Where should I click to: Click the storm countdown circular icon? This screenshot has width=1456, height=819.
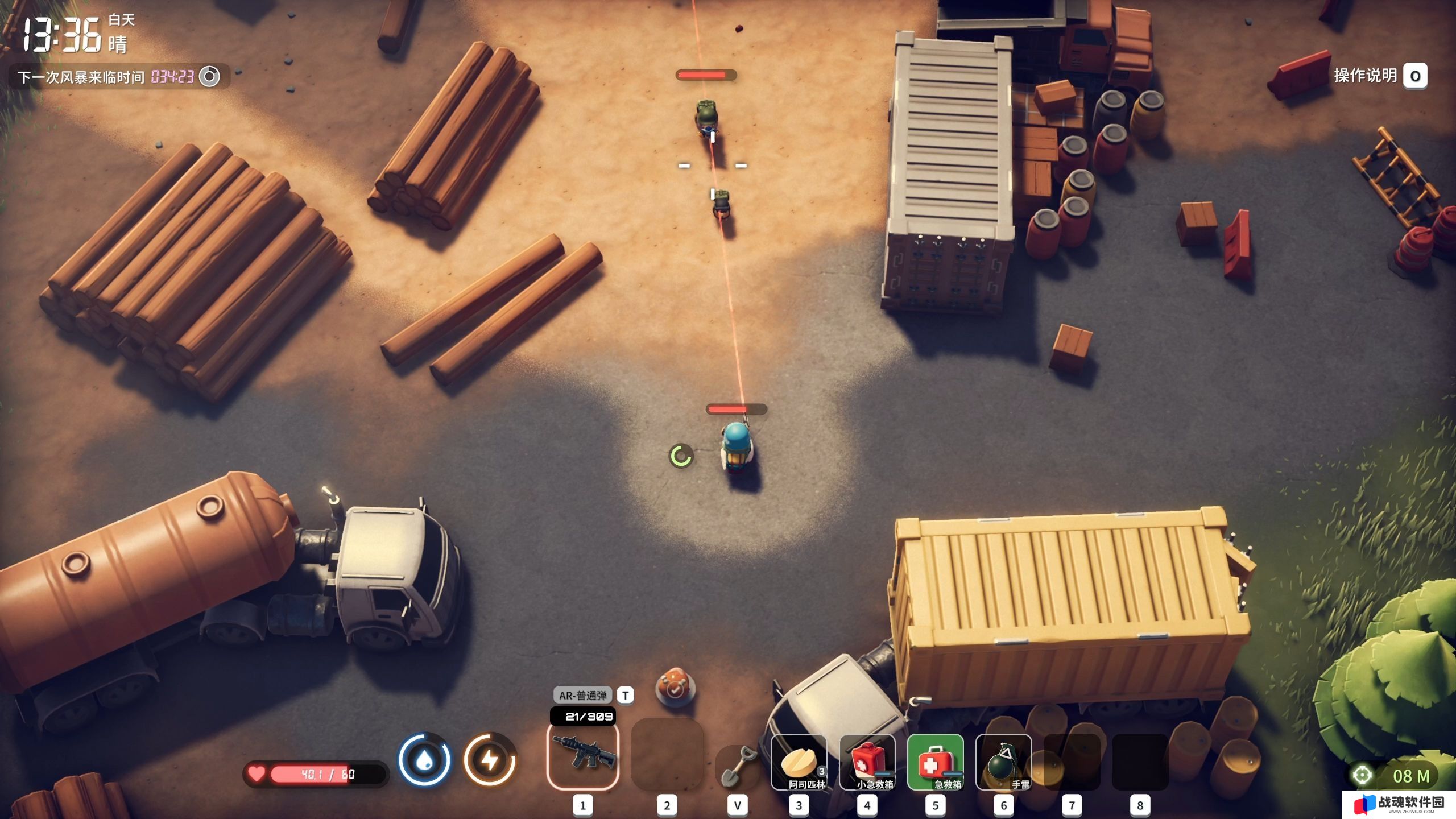209,76
